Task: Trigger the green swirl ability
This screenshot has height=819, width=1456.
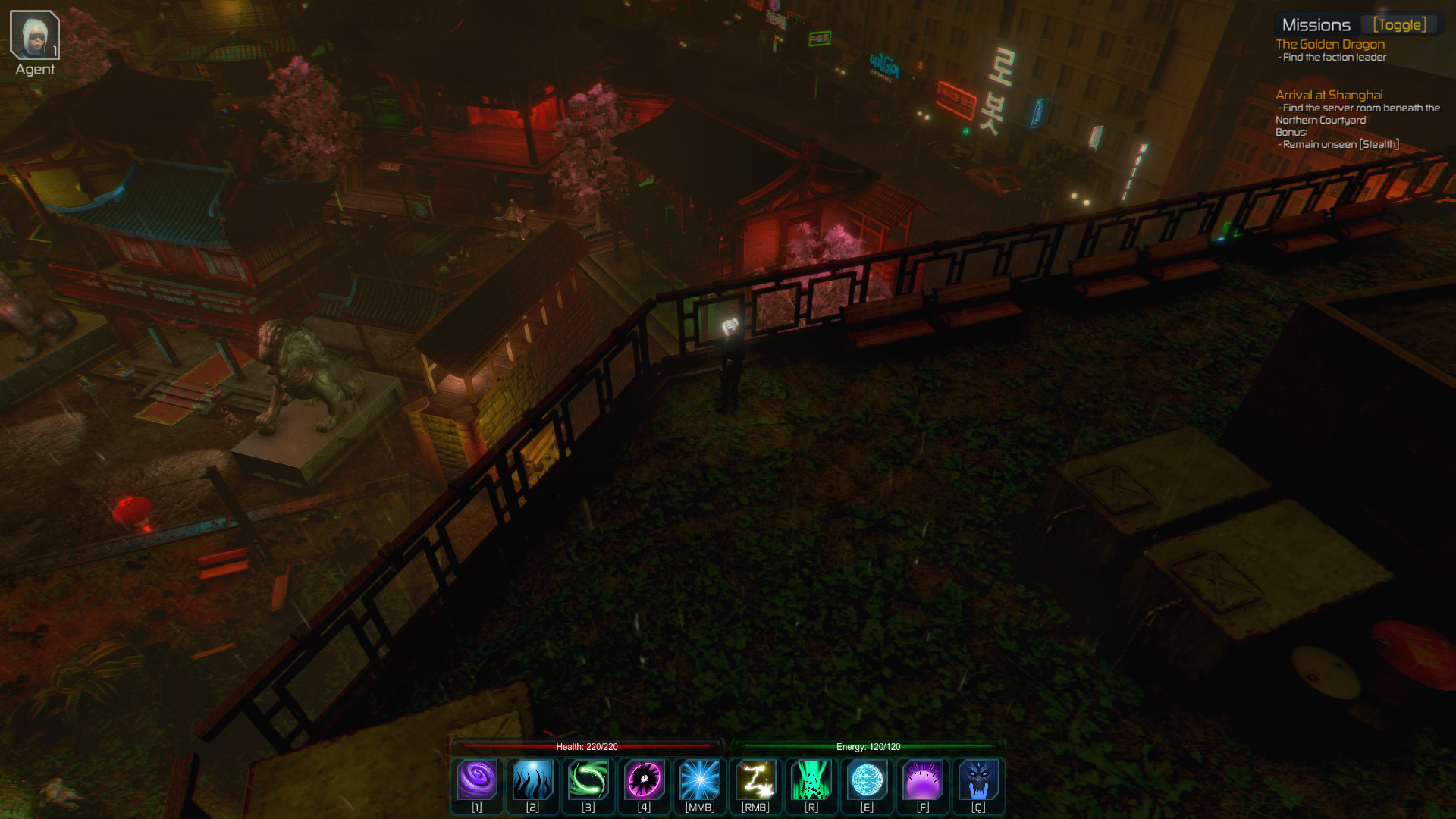Action: click(588, 780)
